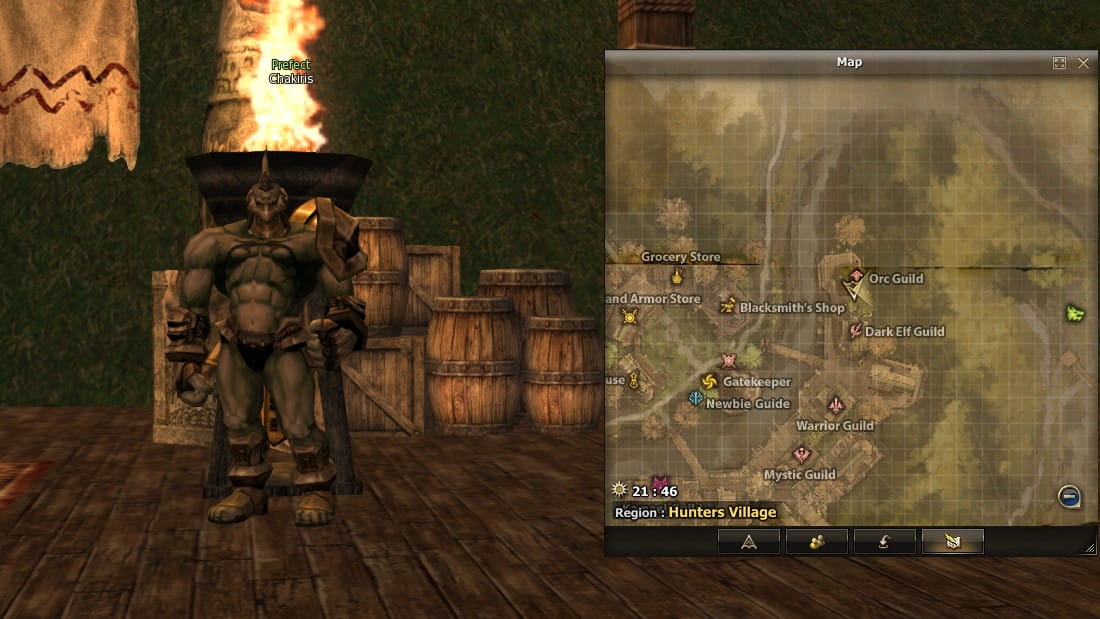Viewport: 1100px width, 619px height.
Task: Click the arrowhead map toolbar button
Action: [x=748, y=542]
